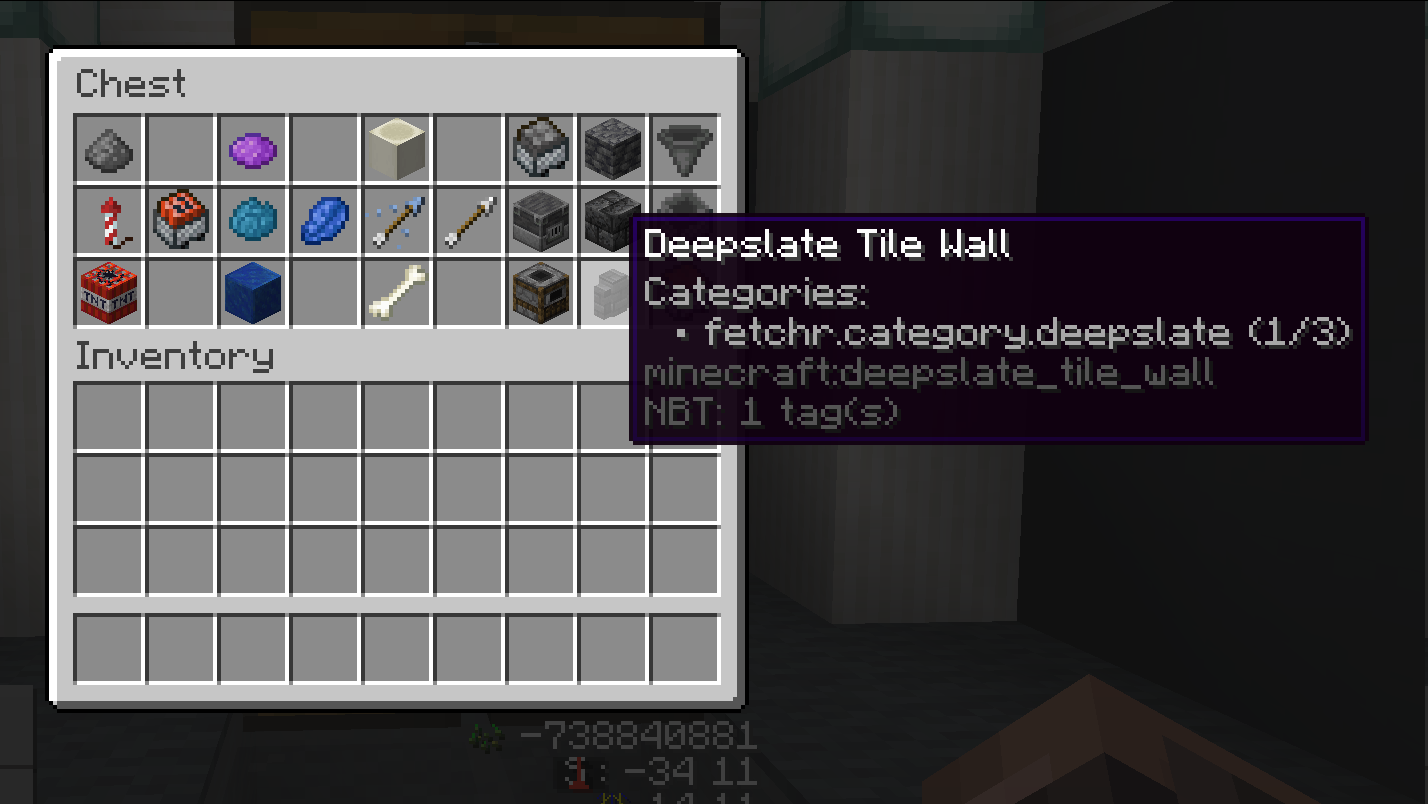Select the plain arrow item

coord(469,221)
